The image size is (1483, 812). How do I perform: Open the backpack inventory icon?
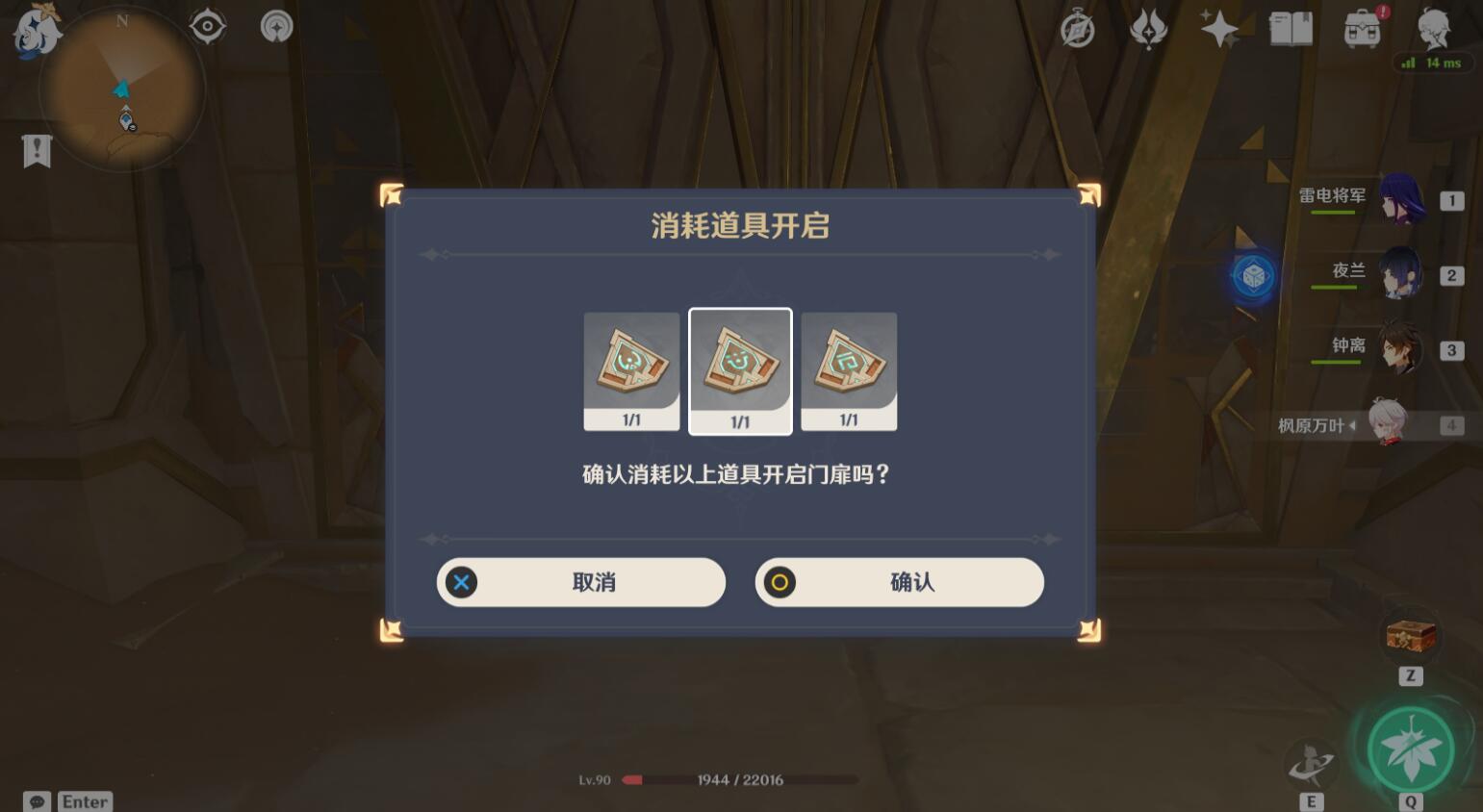[1362, 29]
